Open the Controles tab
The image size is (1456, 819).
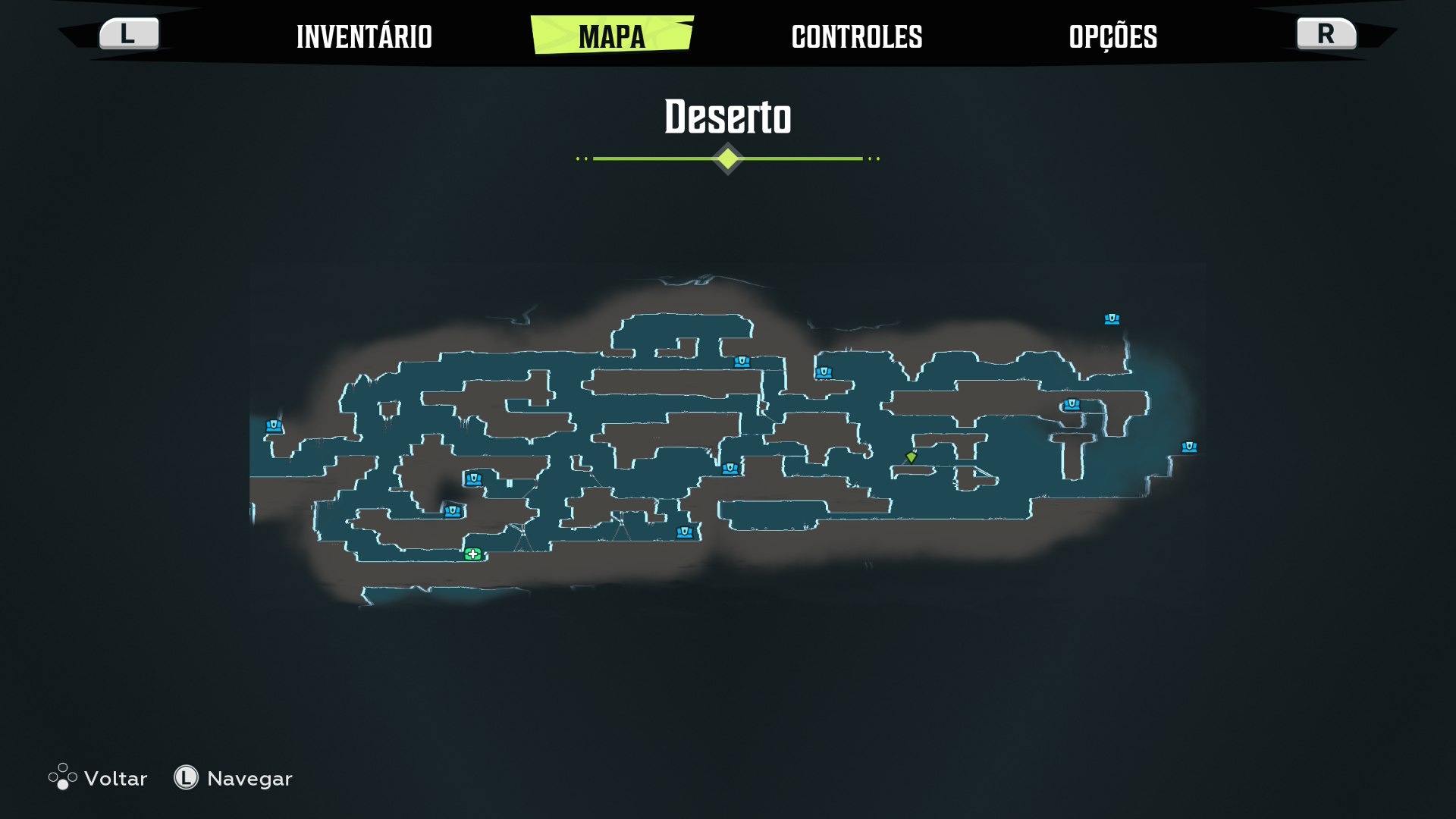tap(857, 36)
